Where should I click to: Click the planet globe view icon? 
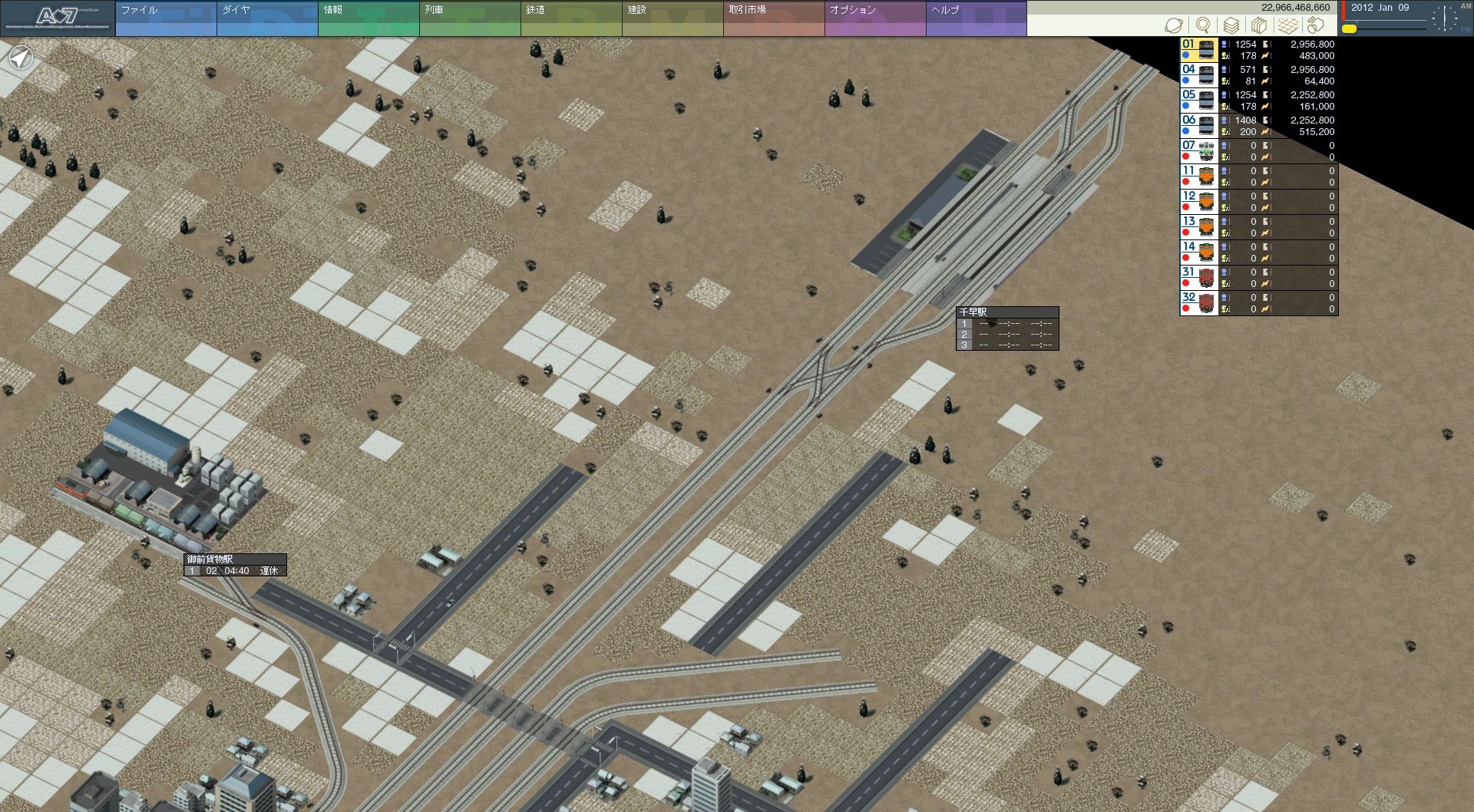1173,25
